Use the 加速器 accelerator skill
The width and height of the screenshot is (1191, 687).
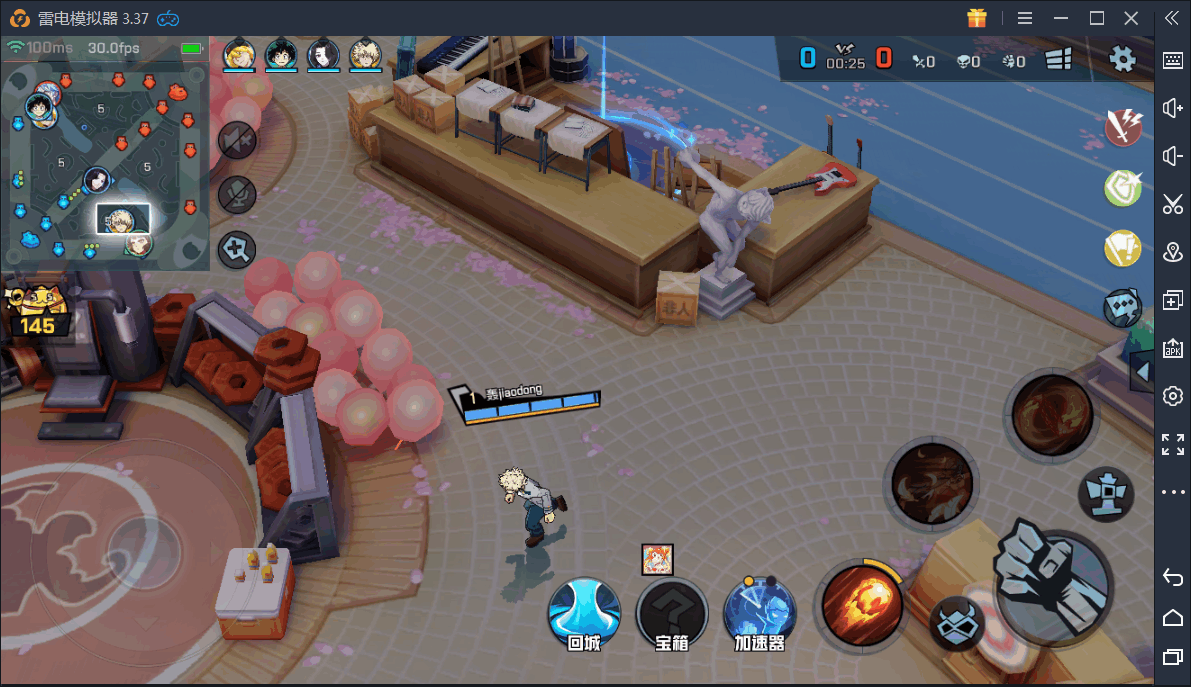coord(759,612)
